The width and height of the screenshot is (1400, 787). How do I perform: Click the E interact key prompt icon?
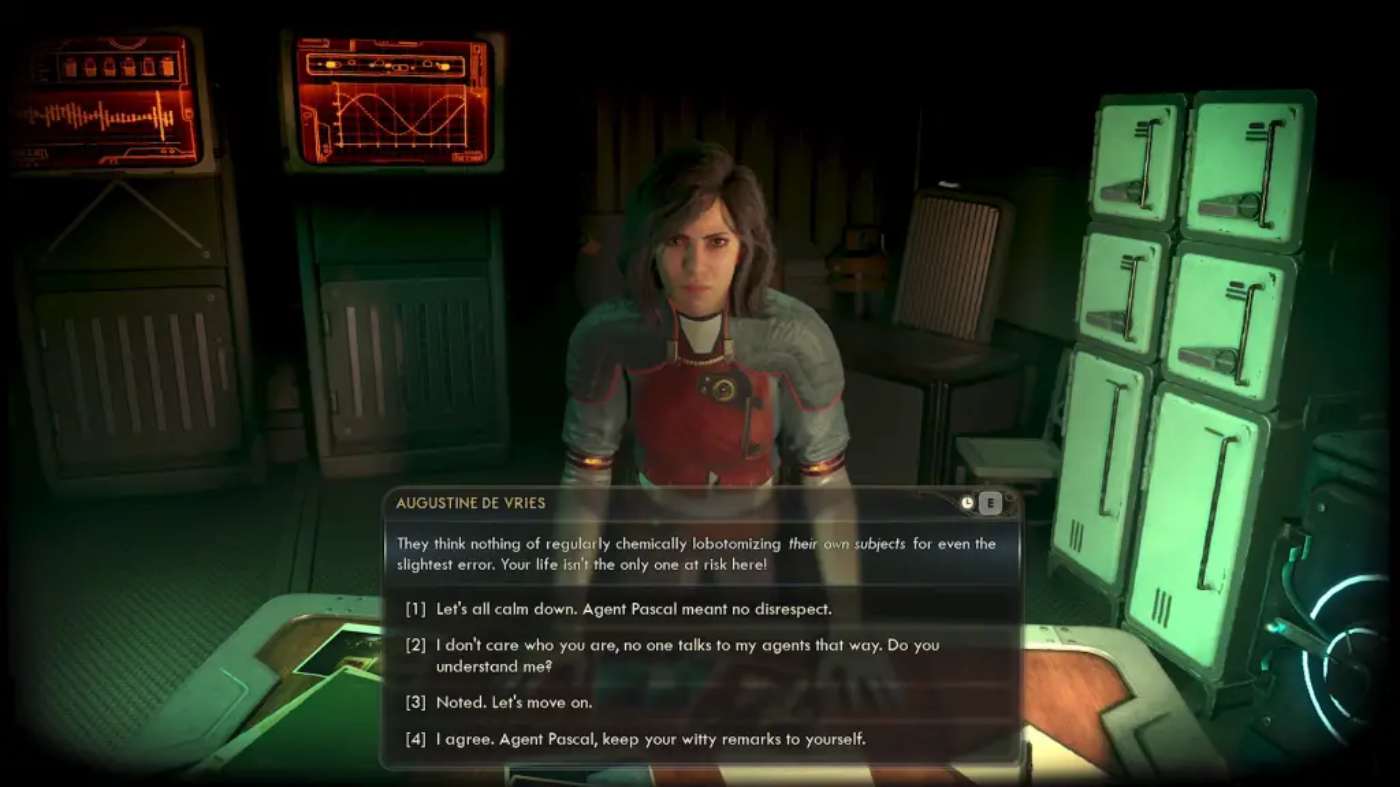990,503
